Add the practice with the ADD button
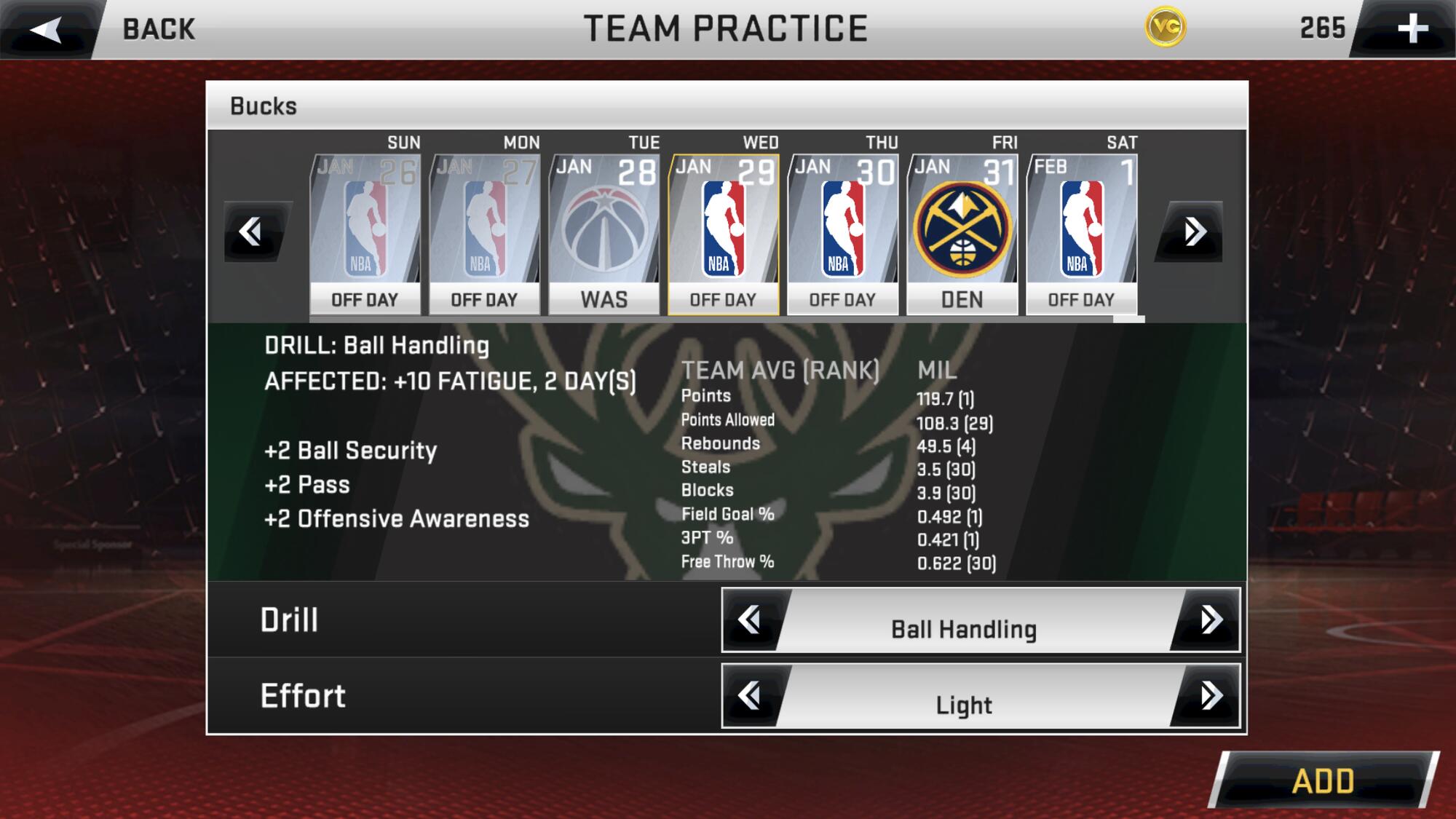Viewport: 1456px width, 819px height. coord(1323,780)
